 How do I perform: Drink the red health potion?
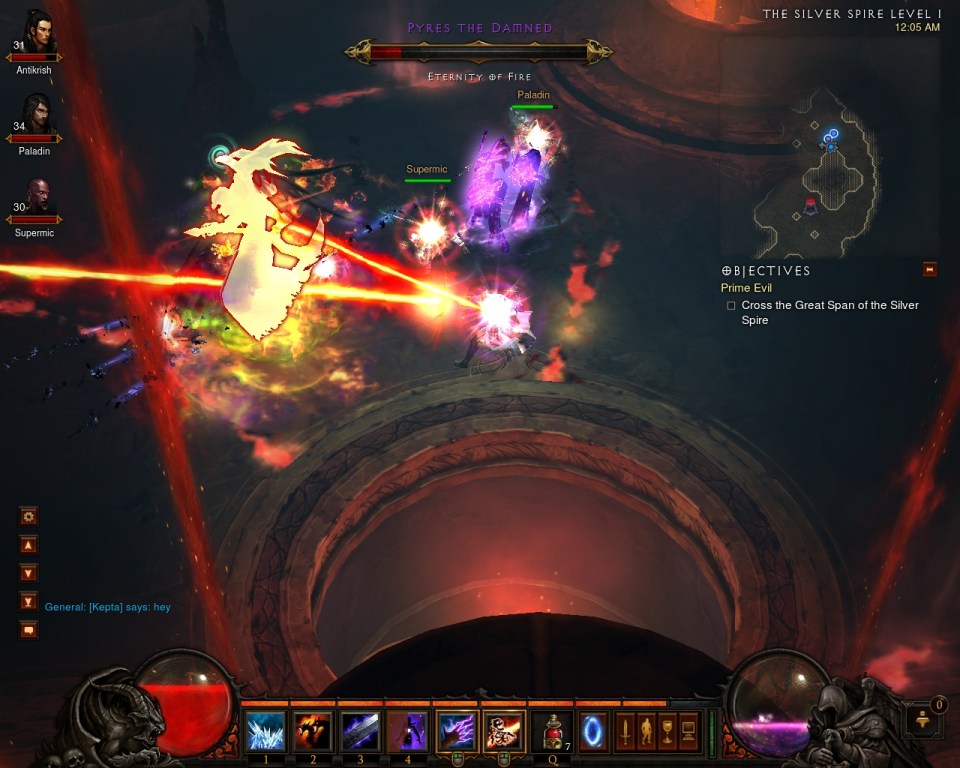pyautogui.click(x=551, y=731)
